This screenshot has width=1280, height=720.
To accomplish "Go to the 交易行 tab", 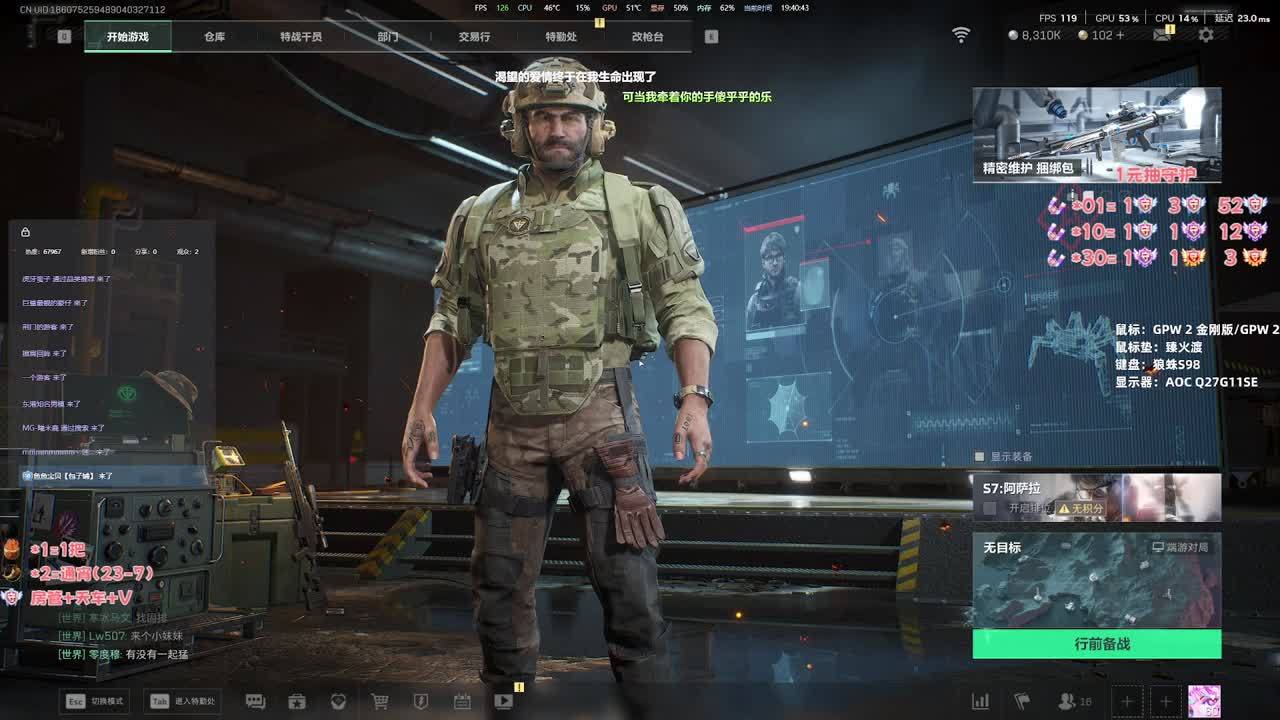I will pos(474,37).
